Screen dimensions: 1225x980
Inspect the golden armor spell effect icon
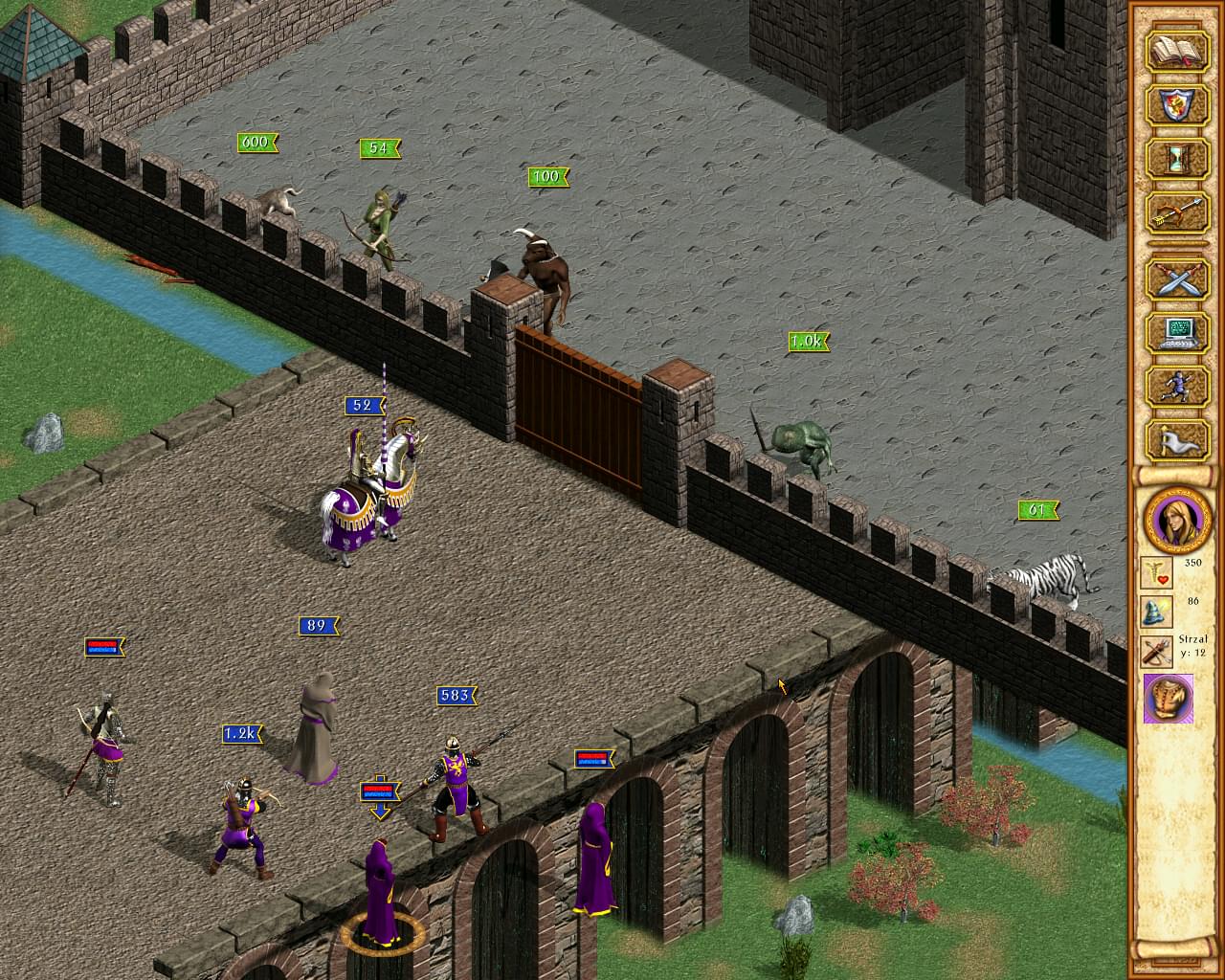[1169, 698]
